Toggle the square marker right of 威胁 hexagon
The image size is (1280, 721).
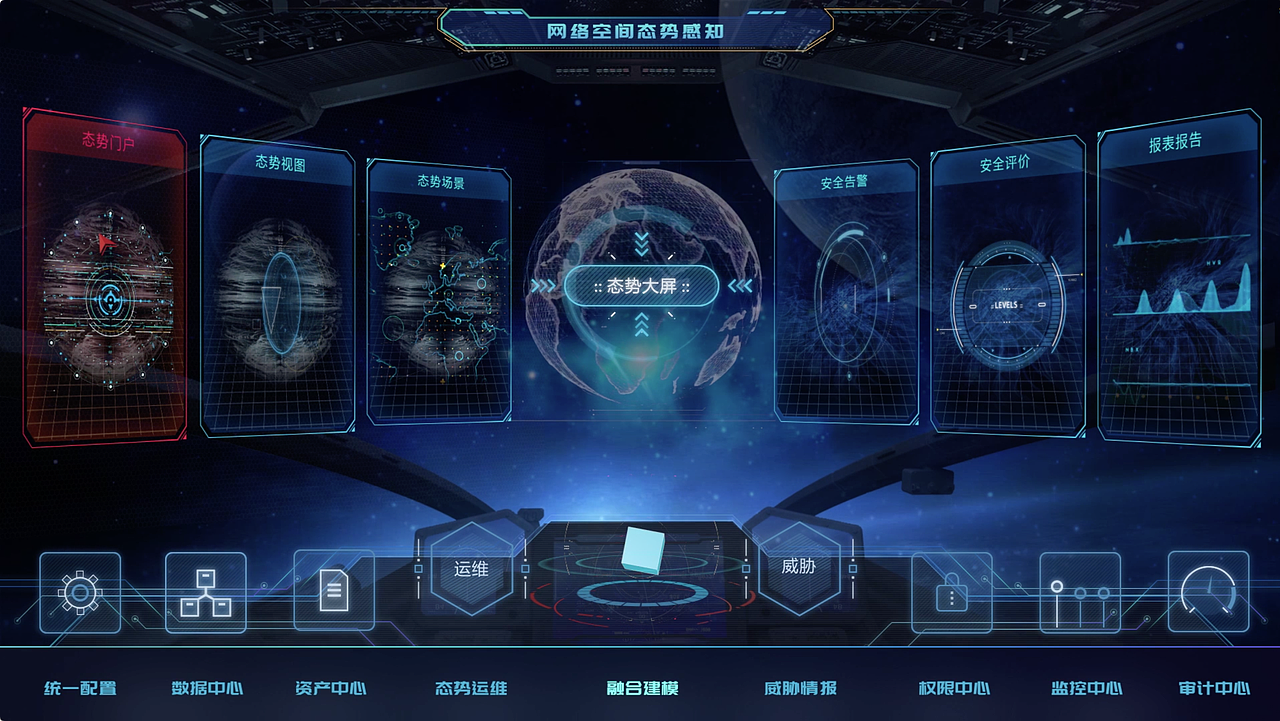point(852,570)
